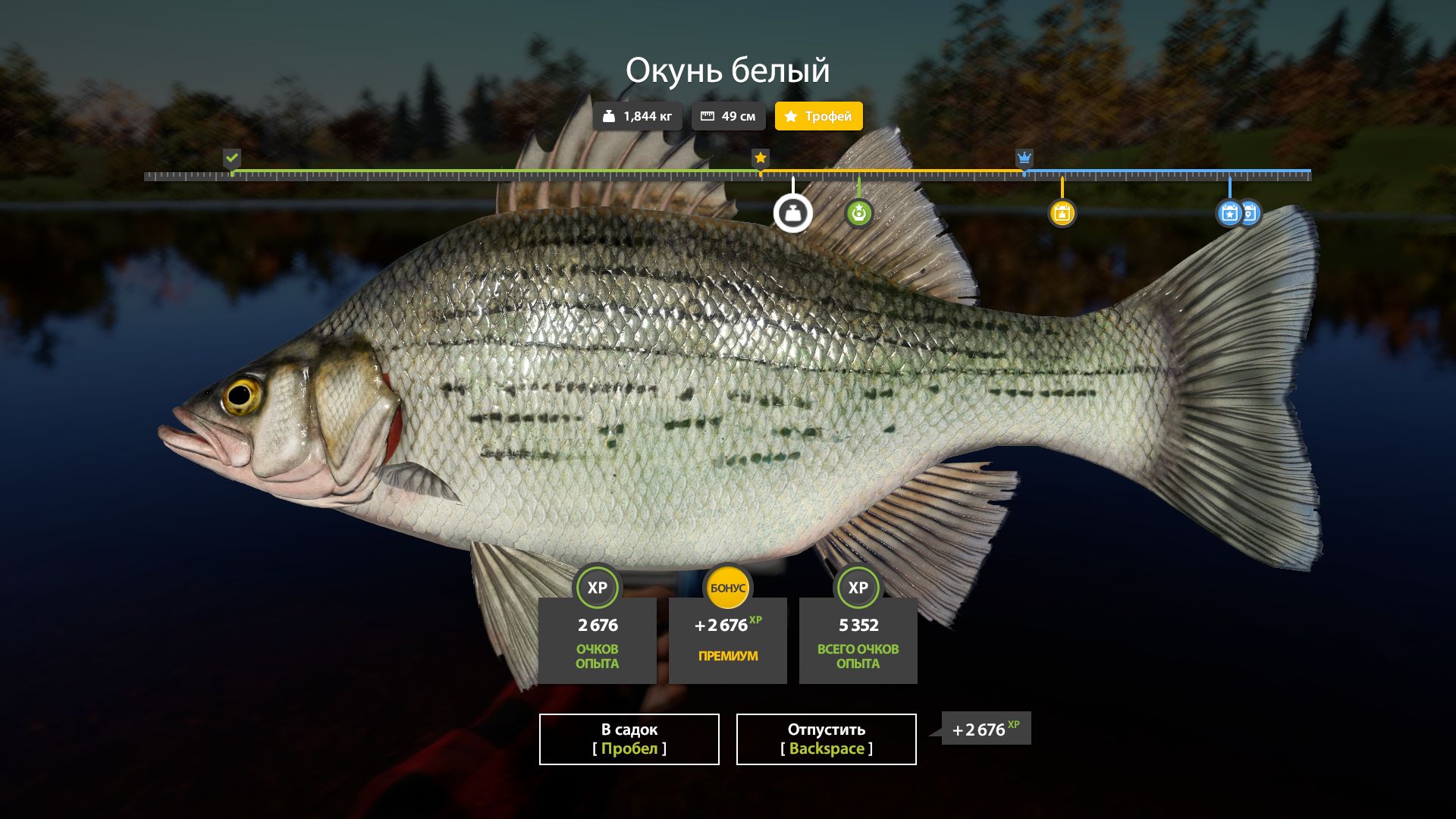The height and width of the screenshot is (819, 1456).
Task: Click the gold star trophy threshold marker
Action: [760, 158]
